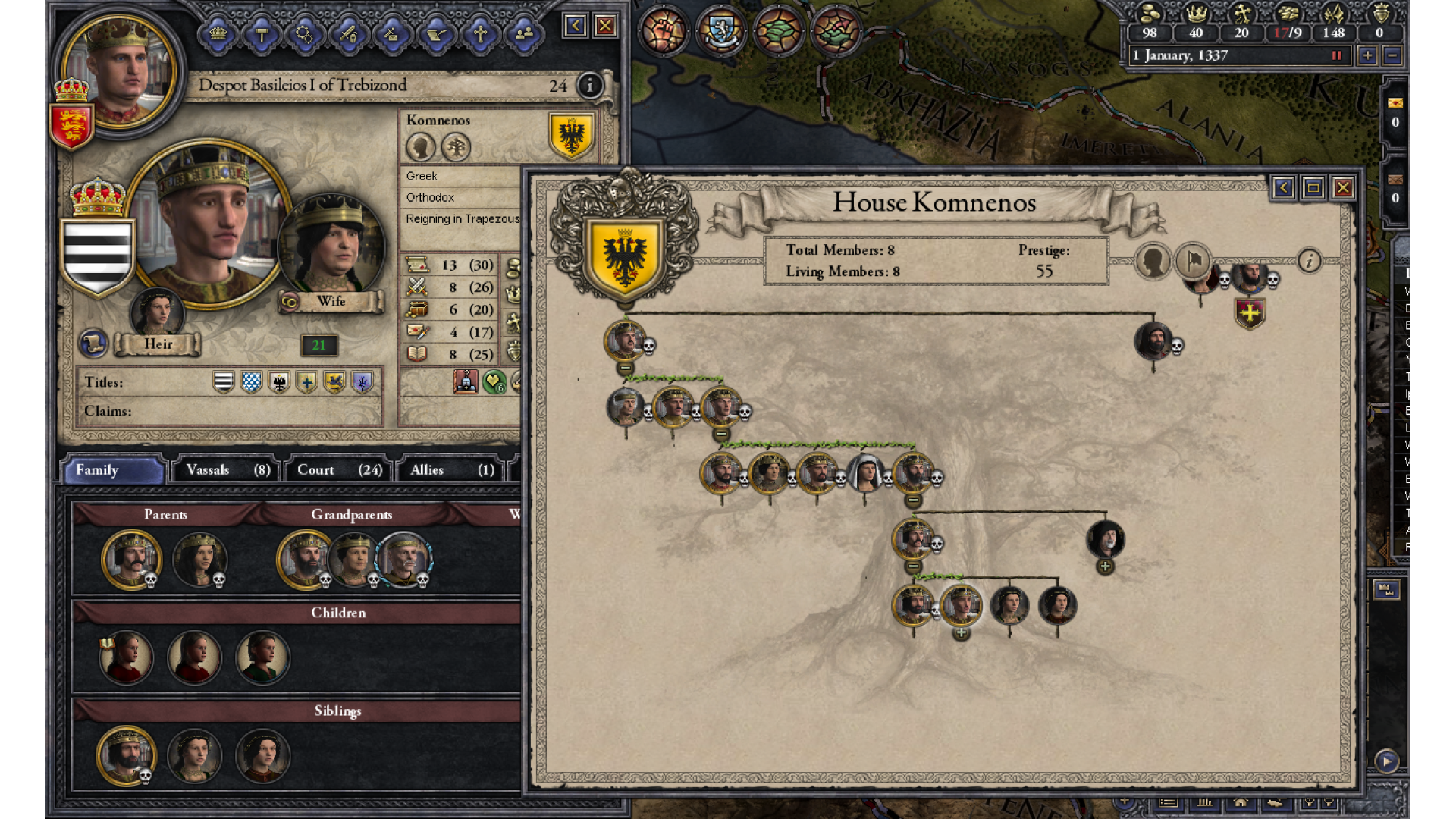The image size is (1456, 819).
Task: Click the character info button beside age
Action: point(589,86)
